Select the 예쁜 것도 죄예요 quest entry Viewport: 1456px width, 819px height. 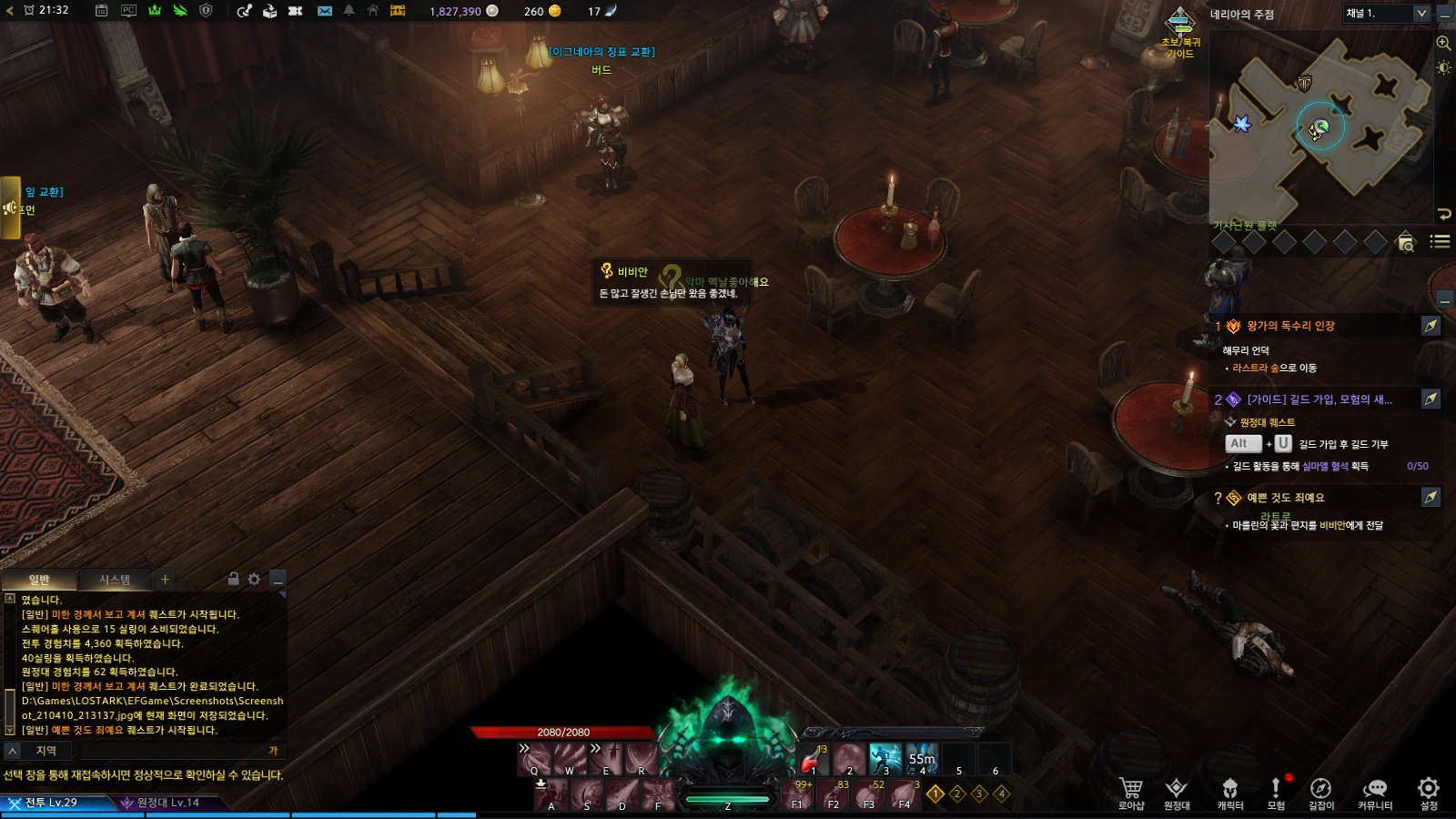pyautogui.click(x=1285, y=498)
